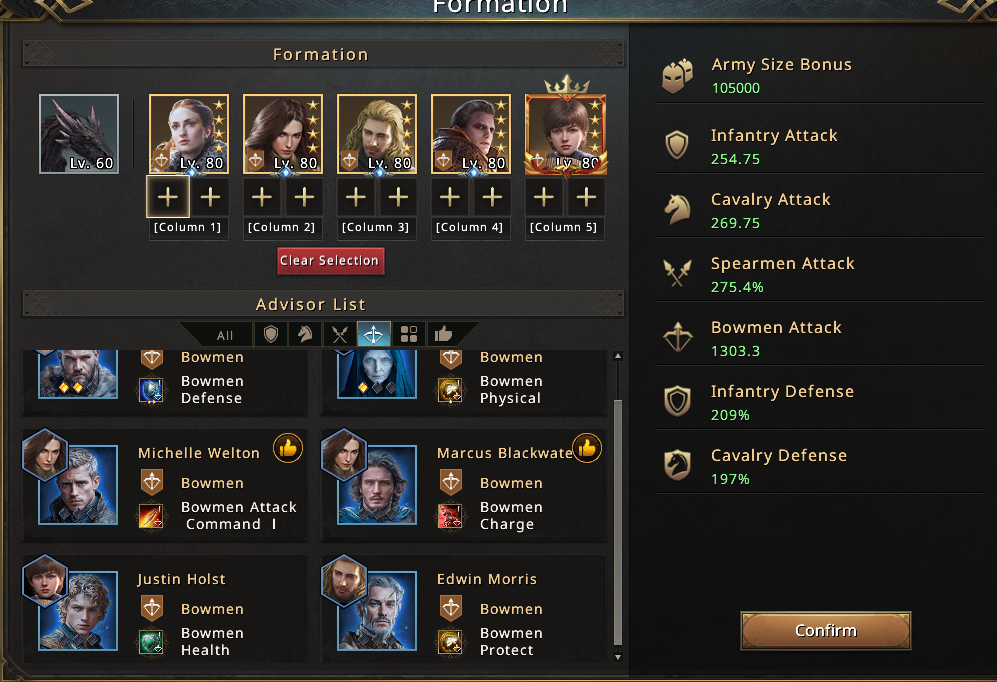This screenshot has width=997, height=682.
Task: Click the advisor list scrollbar up arrow
Action: click(618, 356)
